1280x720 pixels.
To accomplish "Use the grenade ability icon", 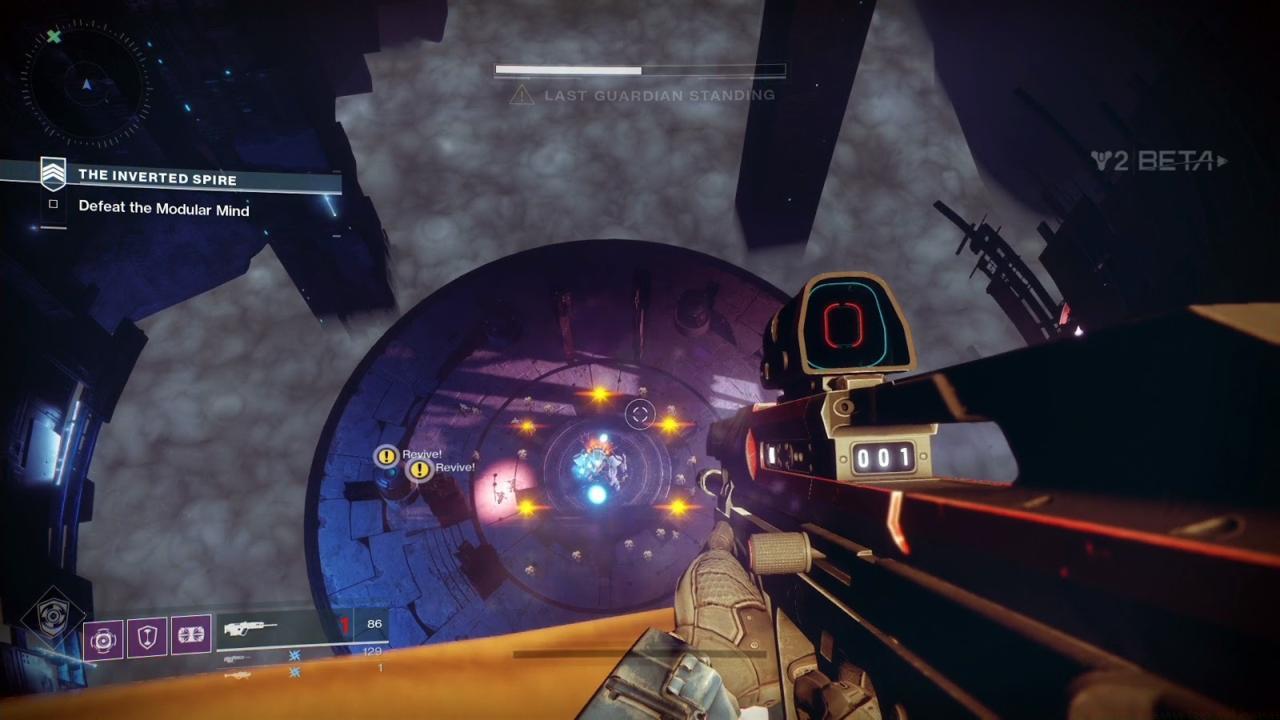I will tap(103, 637).
